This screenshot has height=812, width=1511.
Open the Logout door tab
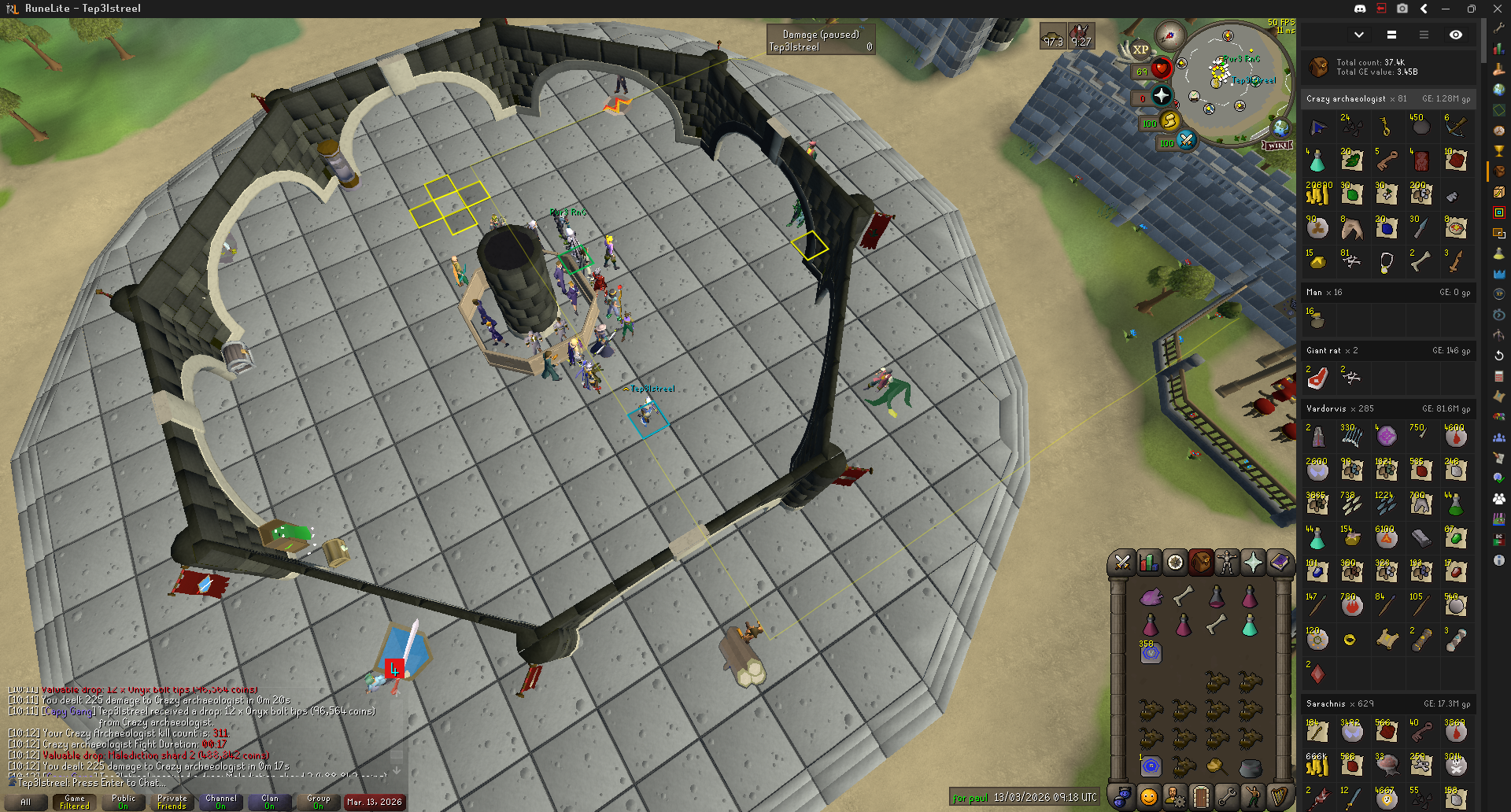(x=1200, y=797)
